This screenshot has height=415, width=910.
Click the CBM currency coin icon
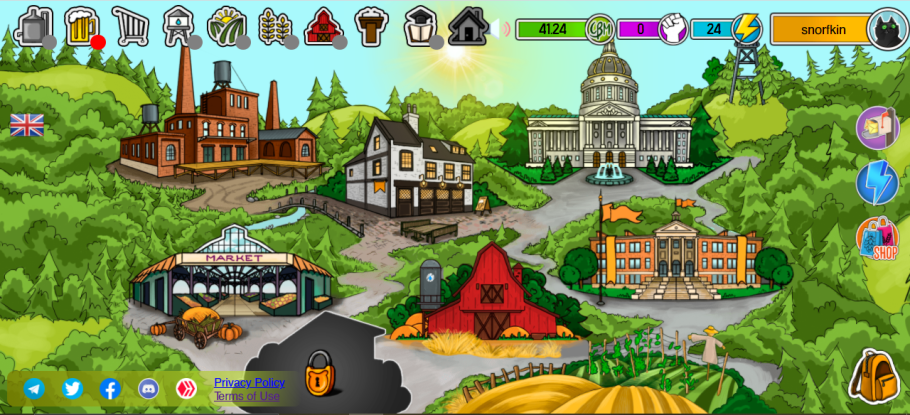tap(599, 29)
